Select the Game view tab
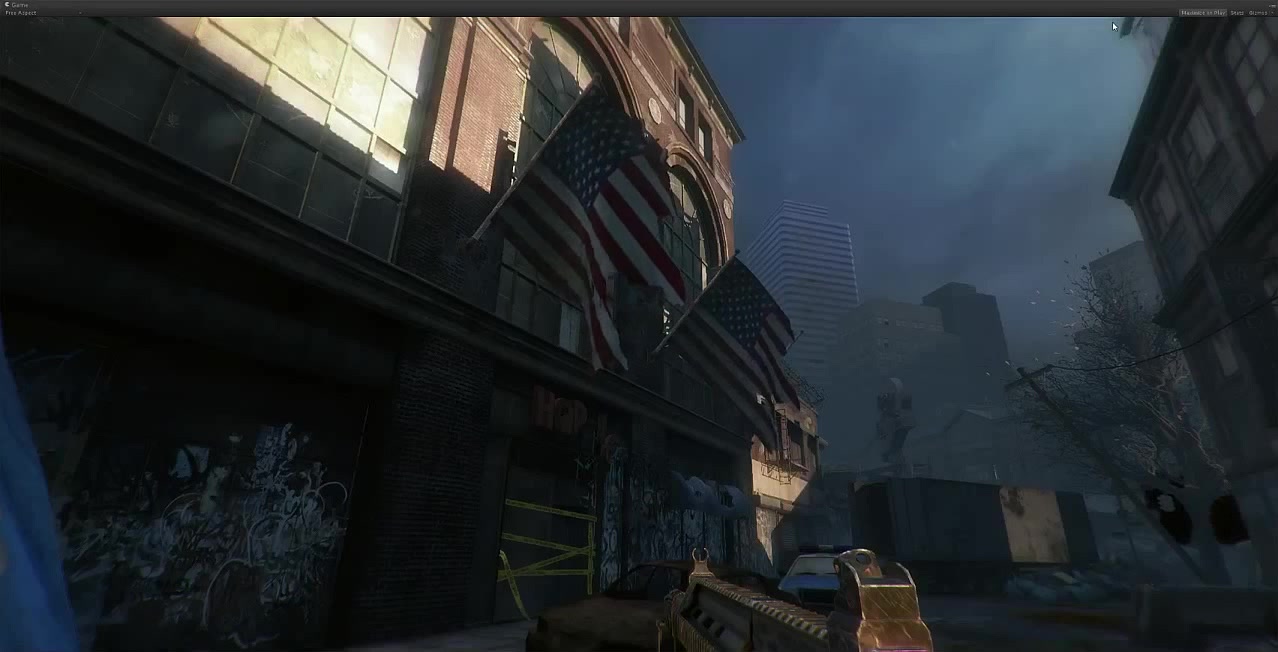 coord(18,5)
